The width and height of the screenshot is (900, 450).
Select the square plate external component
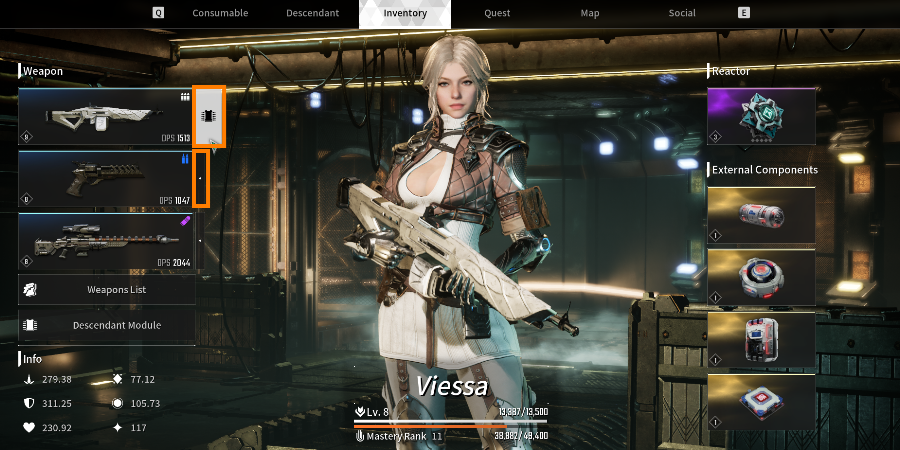(x=761, y=401)
